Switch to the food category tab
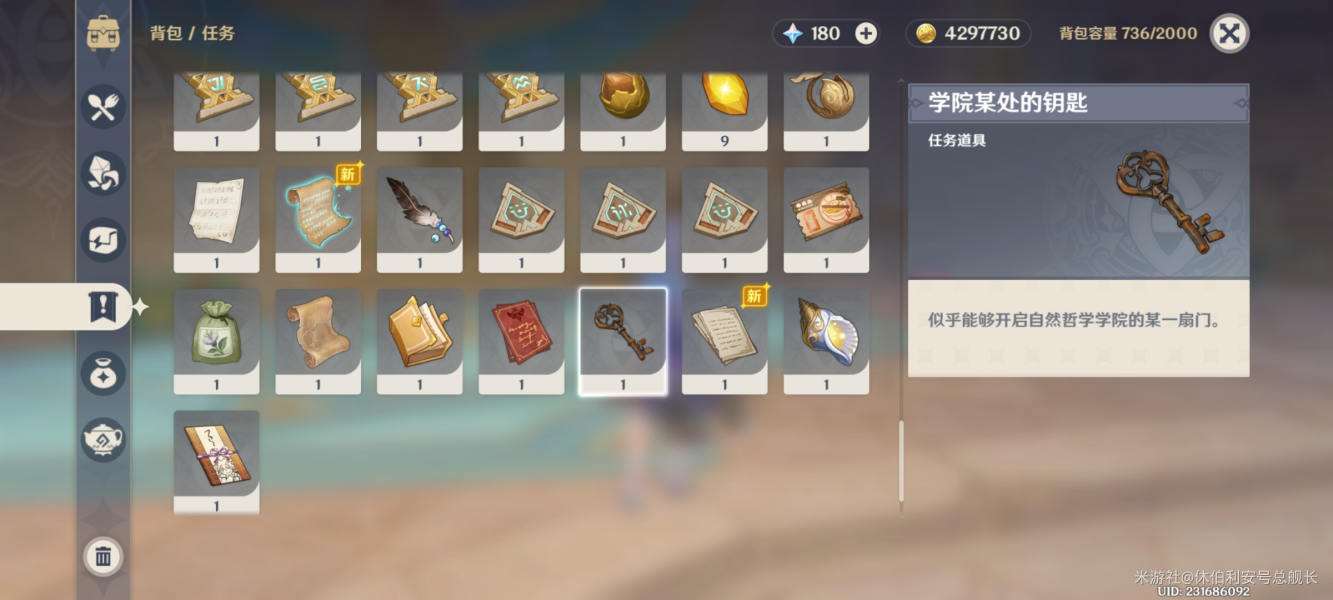The height and width of the screenshot is (600, 1333). (103, 106)
